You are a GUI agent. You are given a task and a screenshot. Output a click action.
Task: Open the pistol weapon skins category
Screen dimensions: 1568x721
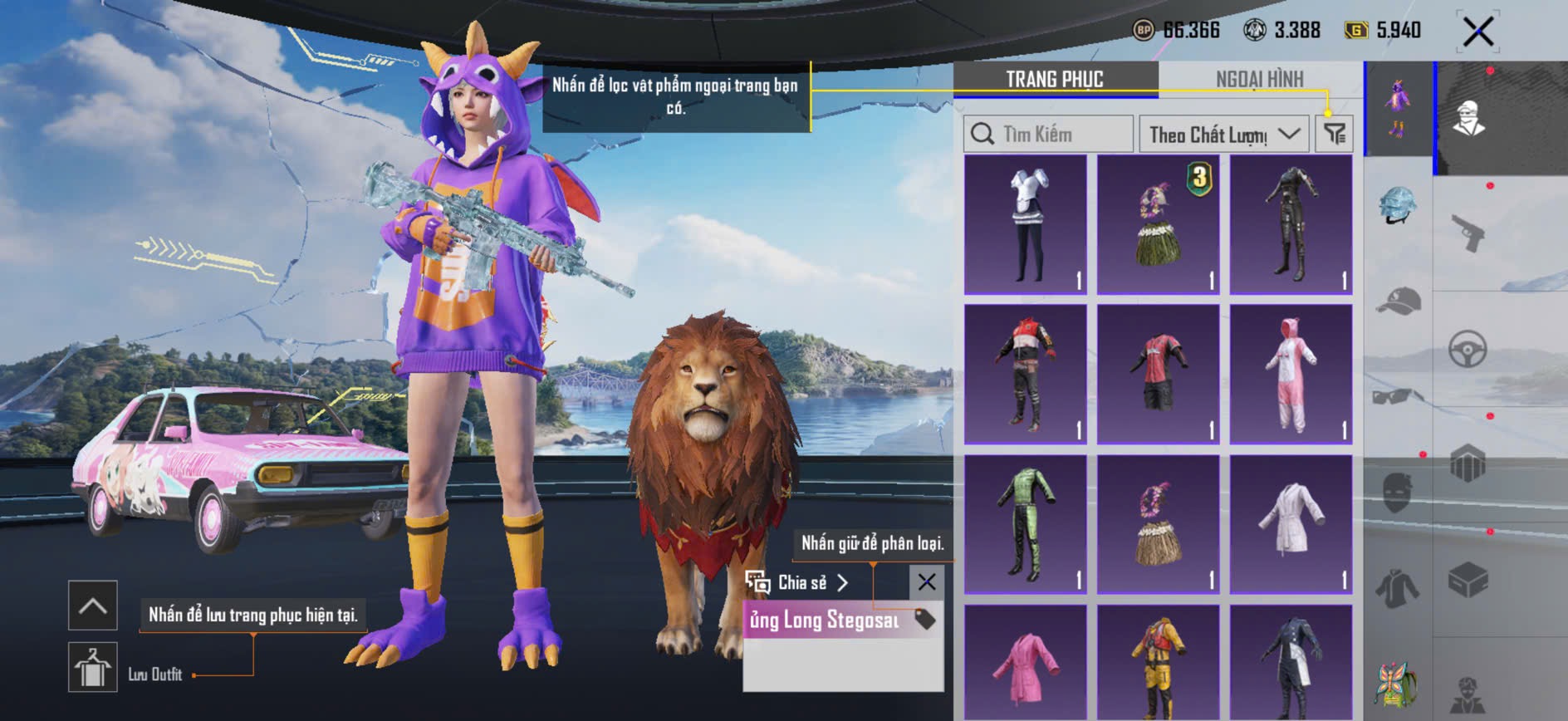[x=1468, y=233]
